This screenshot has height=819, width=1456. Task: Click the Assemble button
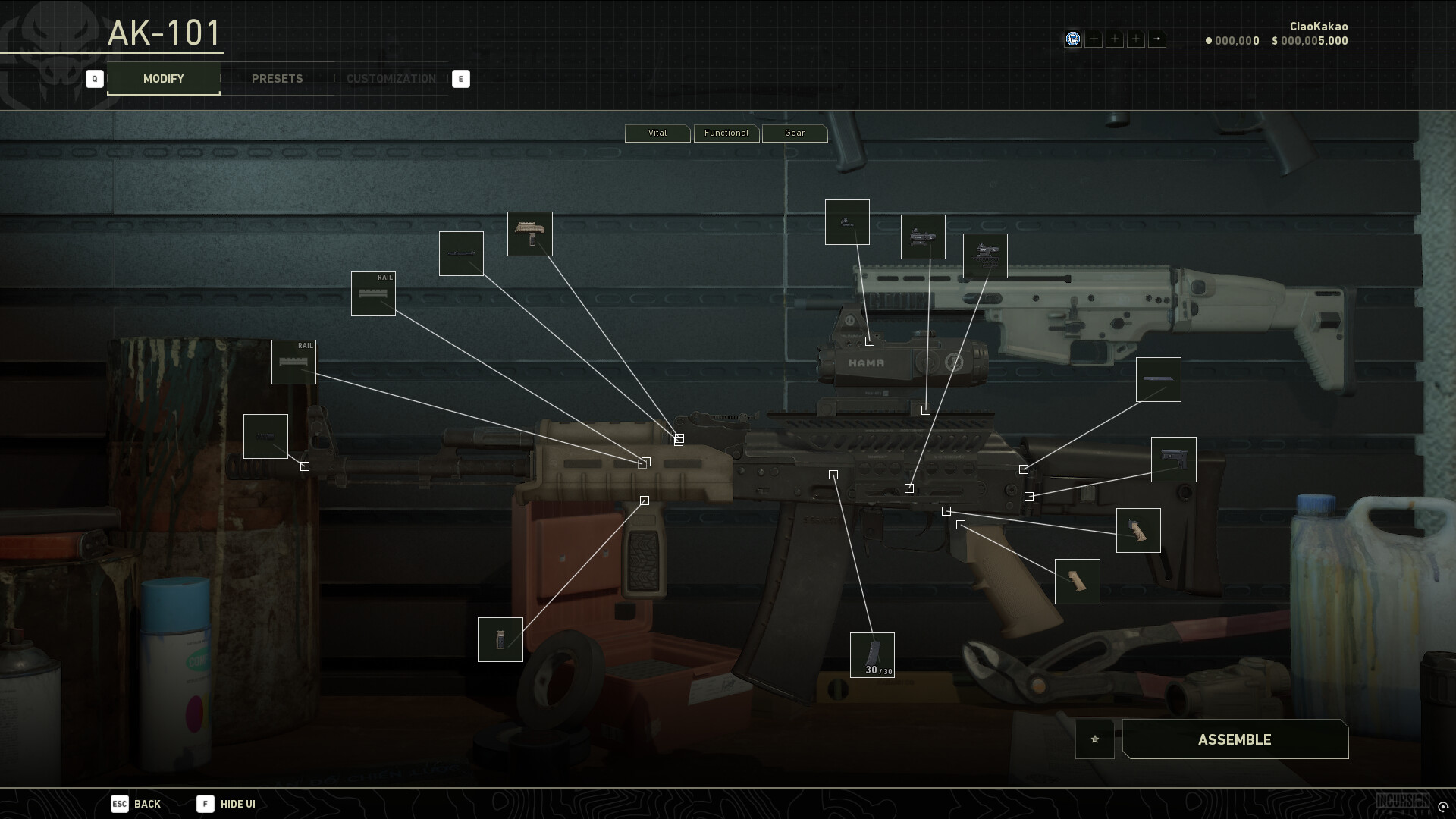pyautogui.click(x=1235, y=739)
